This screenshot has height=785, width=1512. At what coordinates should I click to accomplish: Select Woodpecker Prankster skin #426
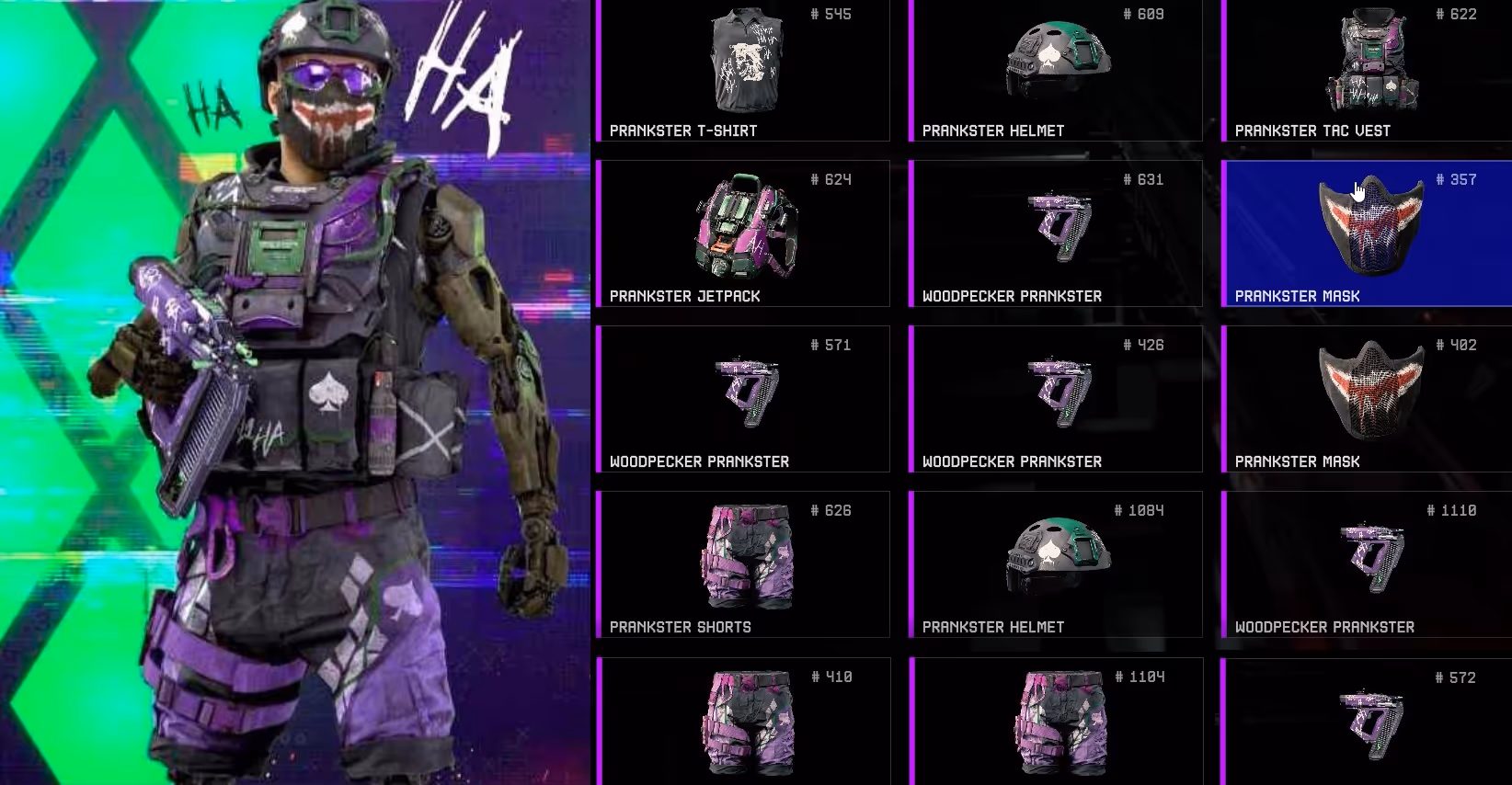click(1056, 399)
